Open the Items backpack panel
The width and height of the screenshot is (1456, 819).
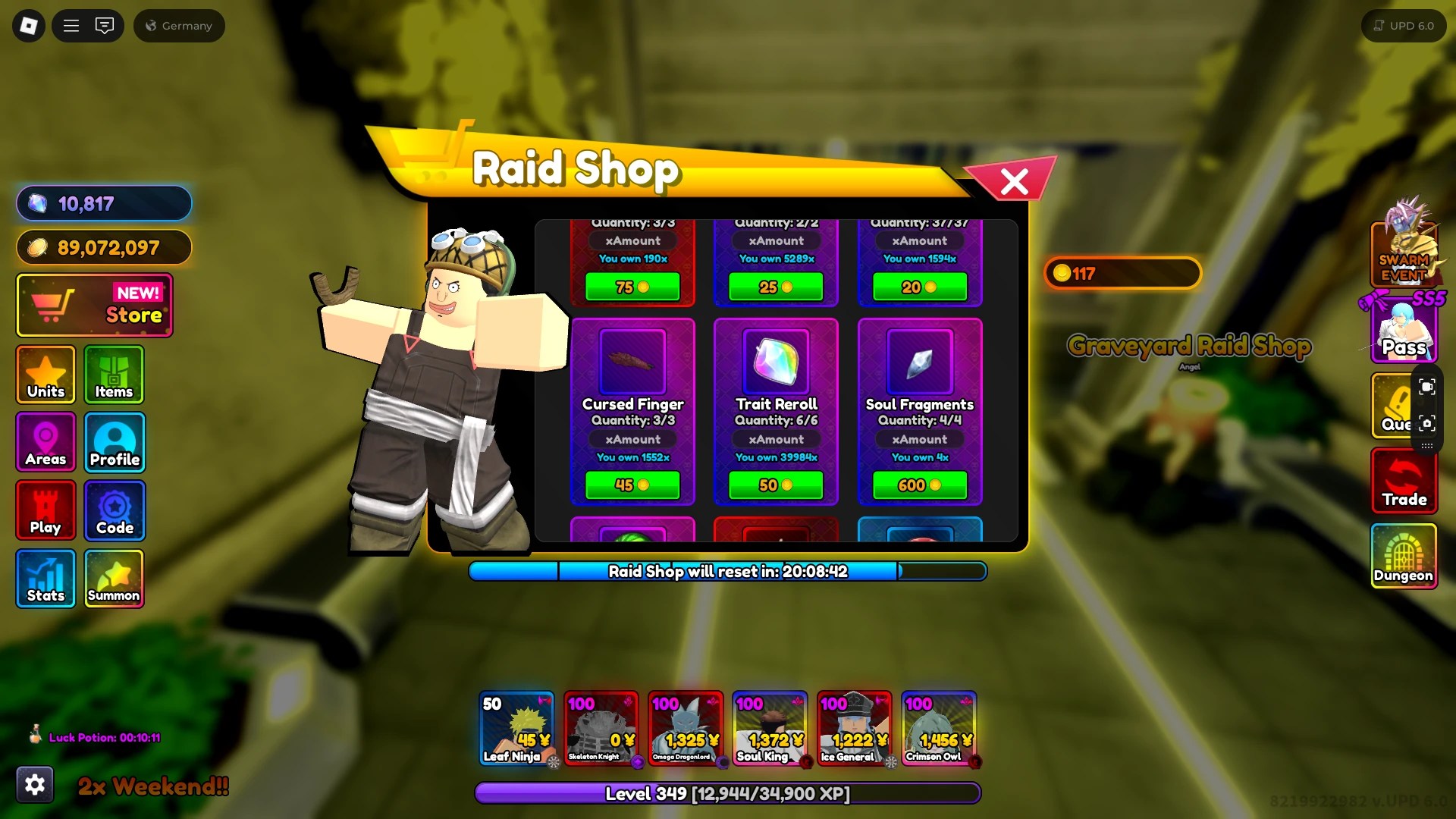pyautogui.click(x=114, y=374)
